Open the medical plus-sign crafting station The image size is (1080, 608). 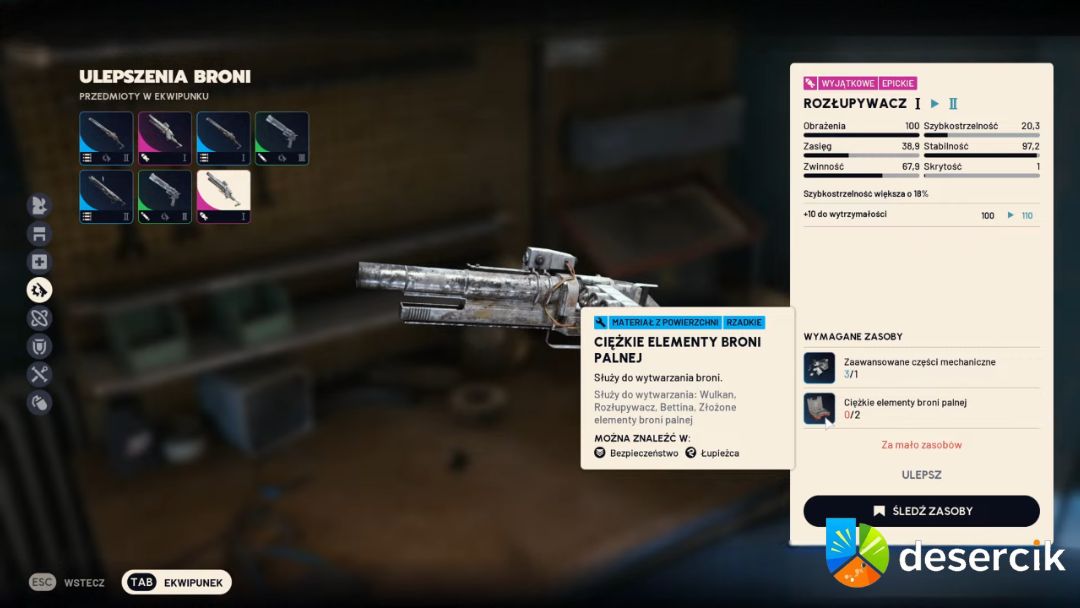(x=40, y=262)
